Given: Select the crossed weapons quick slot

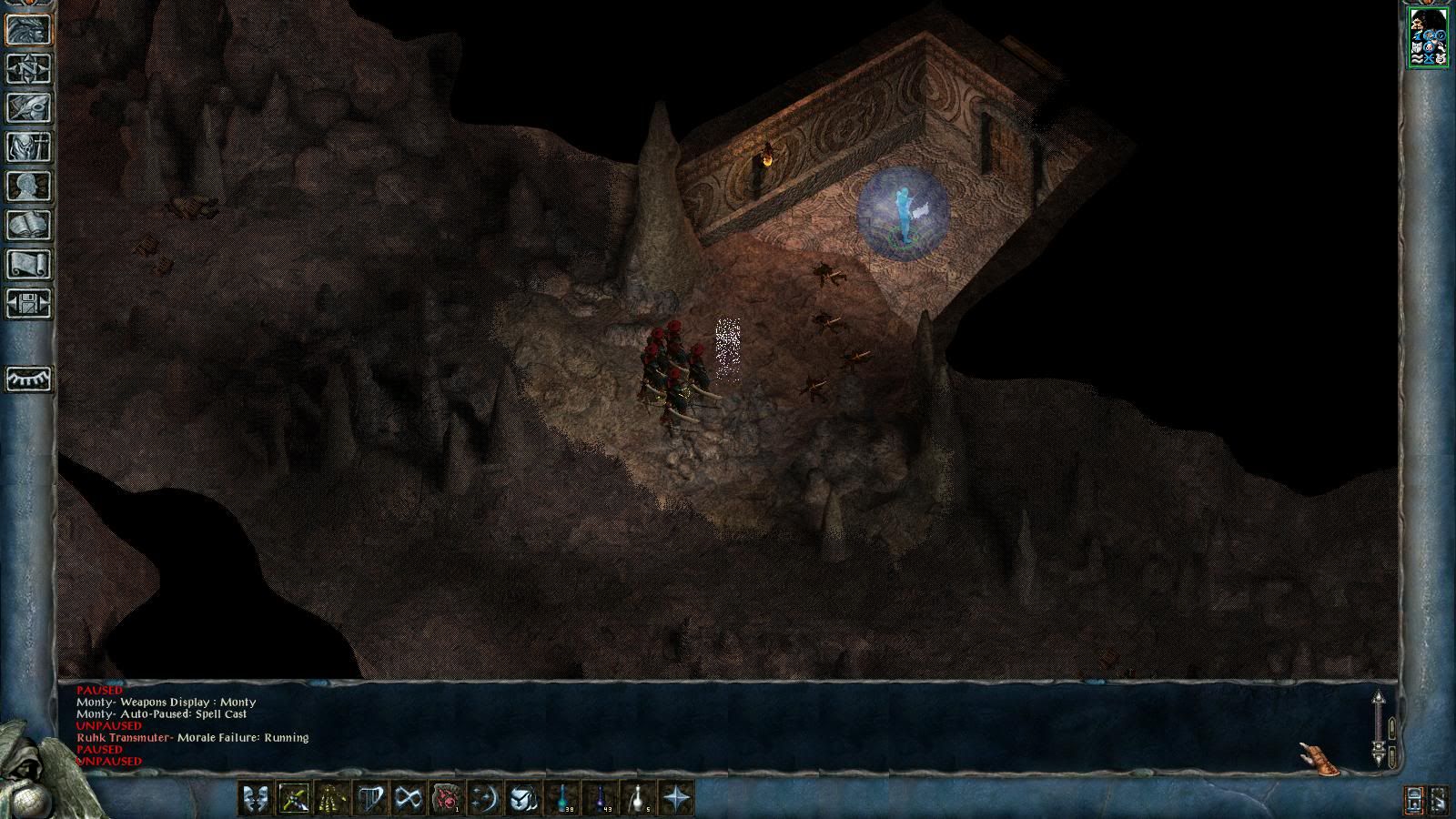Looking at the screenshot, I should [x=293, y=799].
